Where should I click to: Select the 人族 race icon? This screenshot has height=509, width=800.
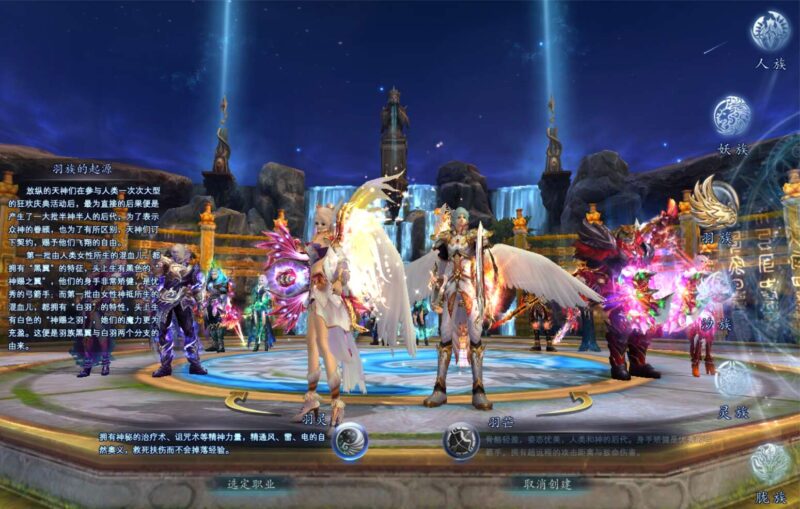click(x=770, y=31)
